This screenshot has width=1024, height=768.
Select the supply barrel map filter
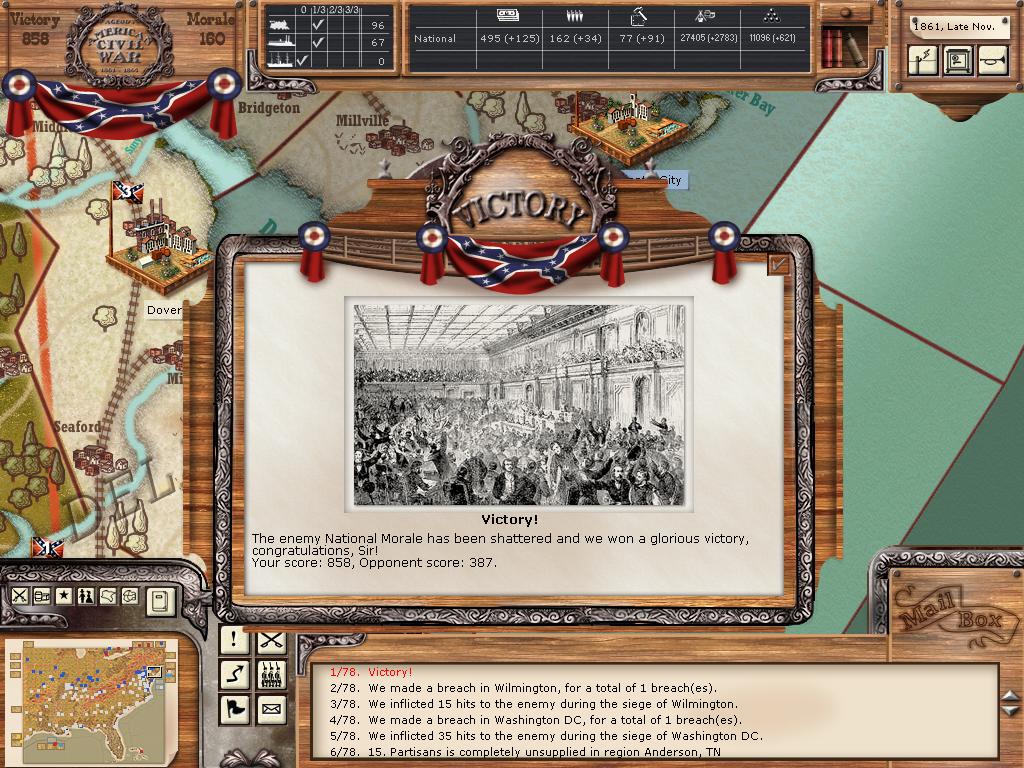pos(42,596)
